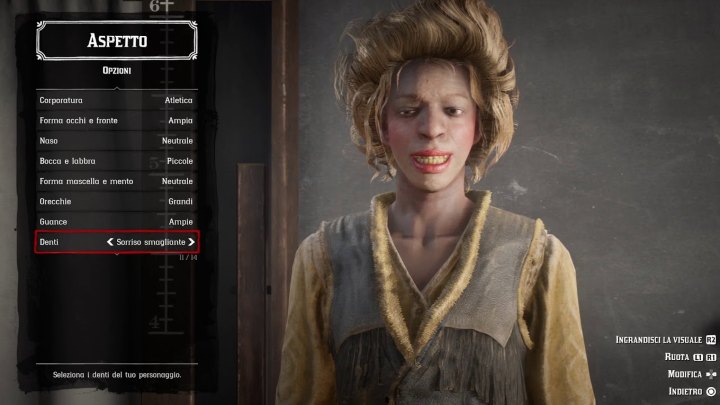Go back with the Indietro prompt
This screenshot has height=405, width=720.
pos(691,391)
